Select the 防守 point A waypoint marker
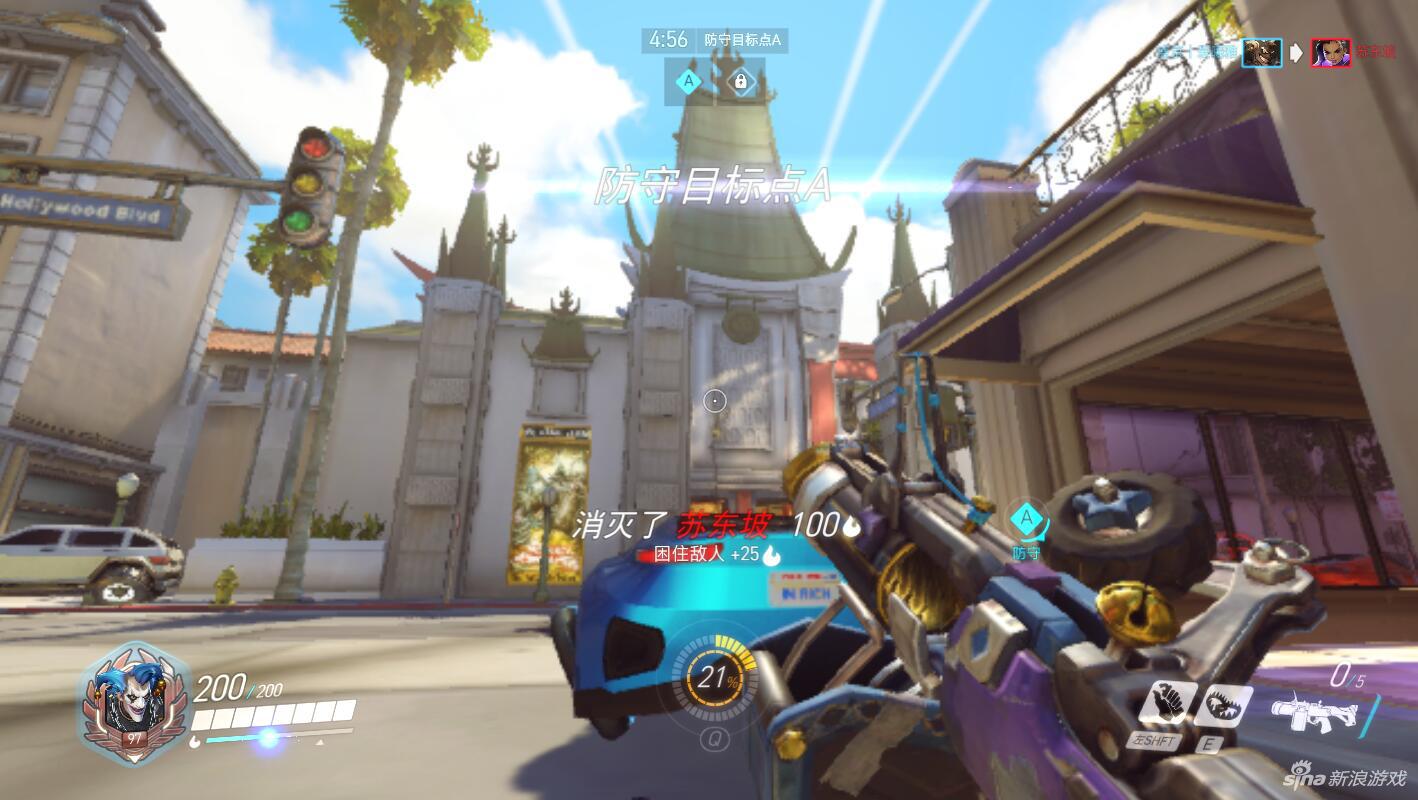The height and width of the screenshot is (800, 1418). 1026,520
